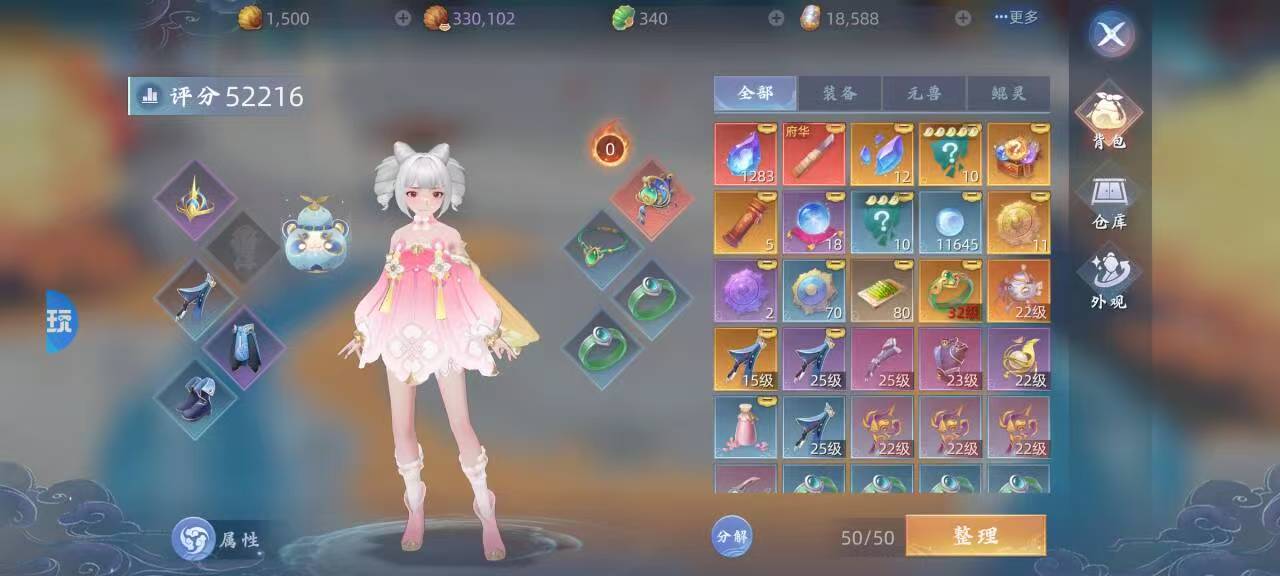Viewport: 1280px width, 576px height.
Task: Choose the pearl item with 11645 count
Action: pos(950,222)
